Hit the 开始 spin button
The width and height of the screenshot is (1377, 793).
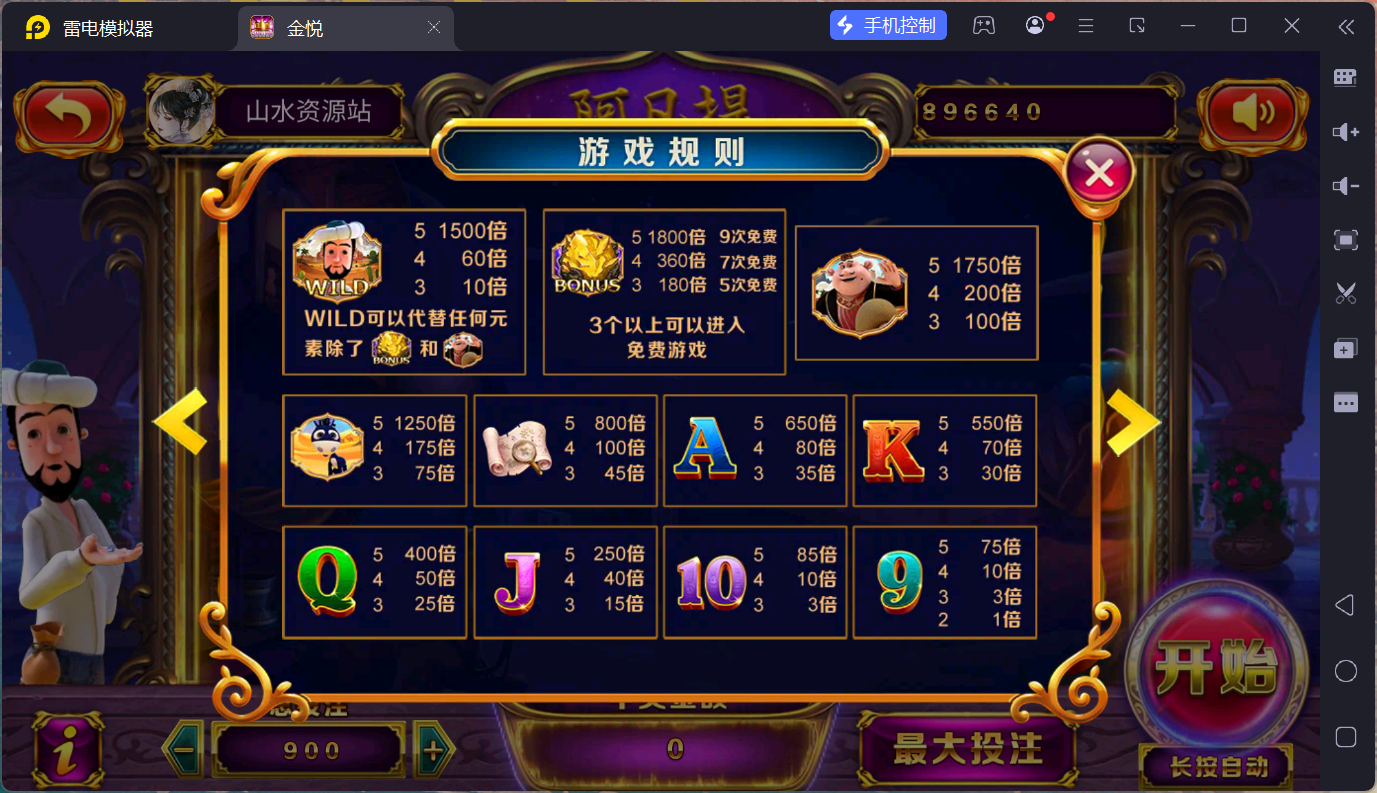coord(1216,665)
